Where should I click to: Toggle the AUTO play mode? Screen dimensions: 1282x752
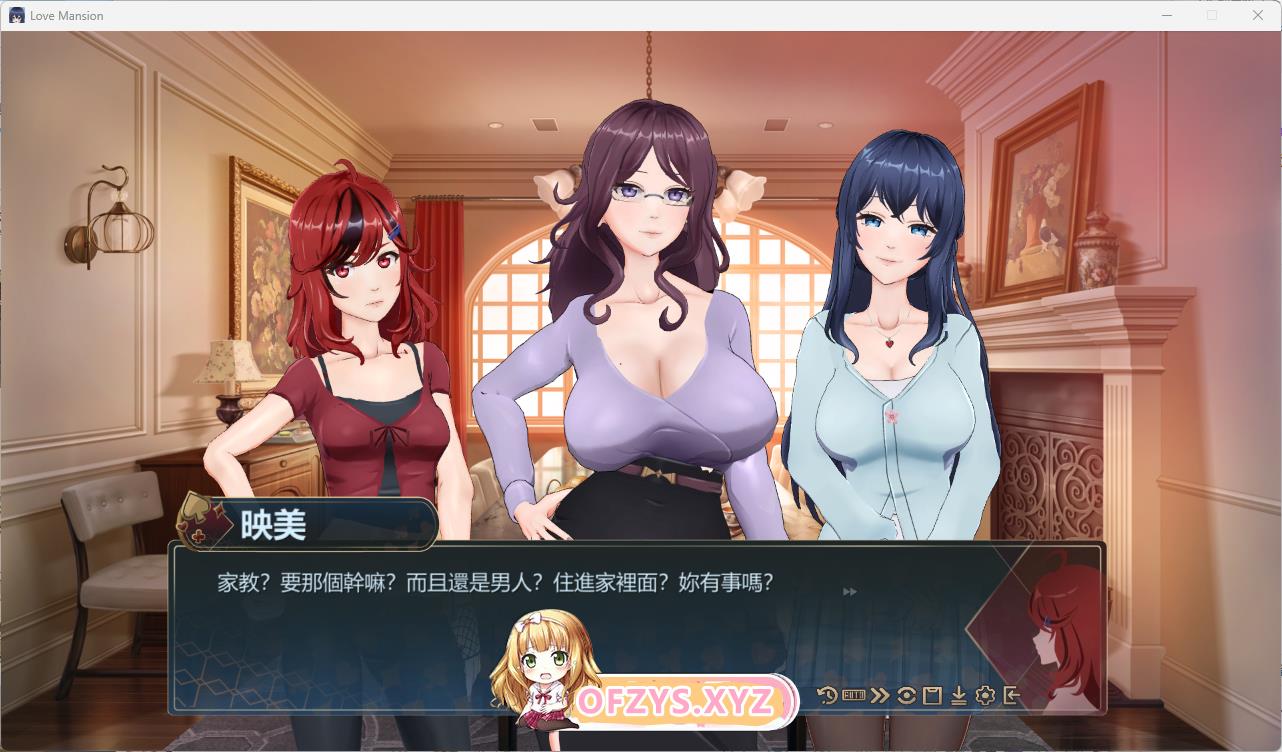tap(853, 694)
